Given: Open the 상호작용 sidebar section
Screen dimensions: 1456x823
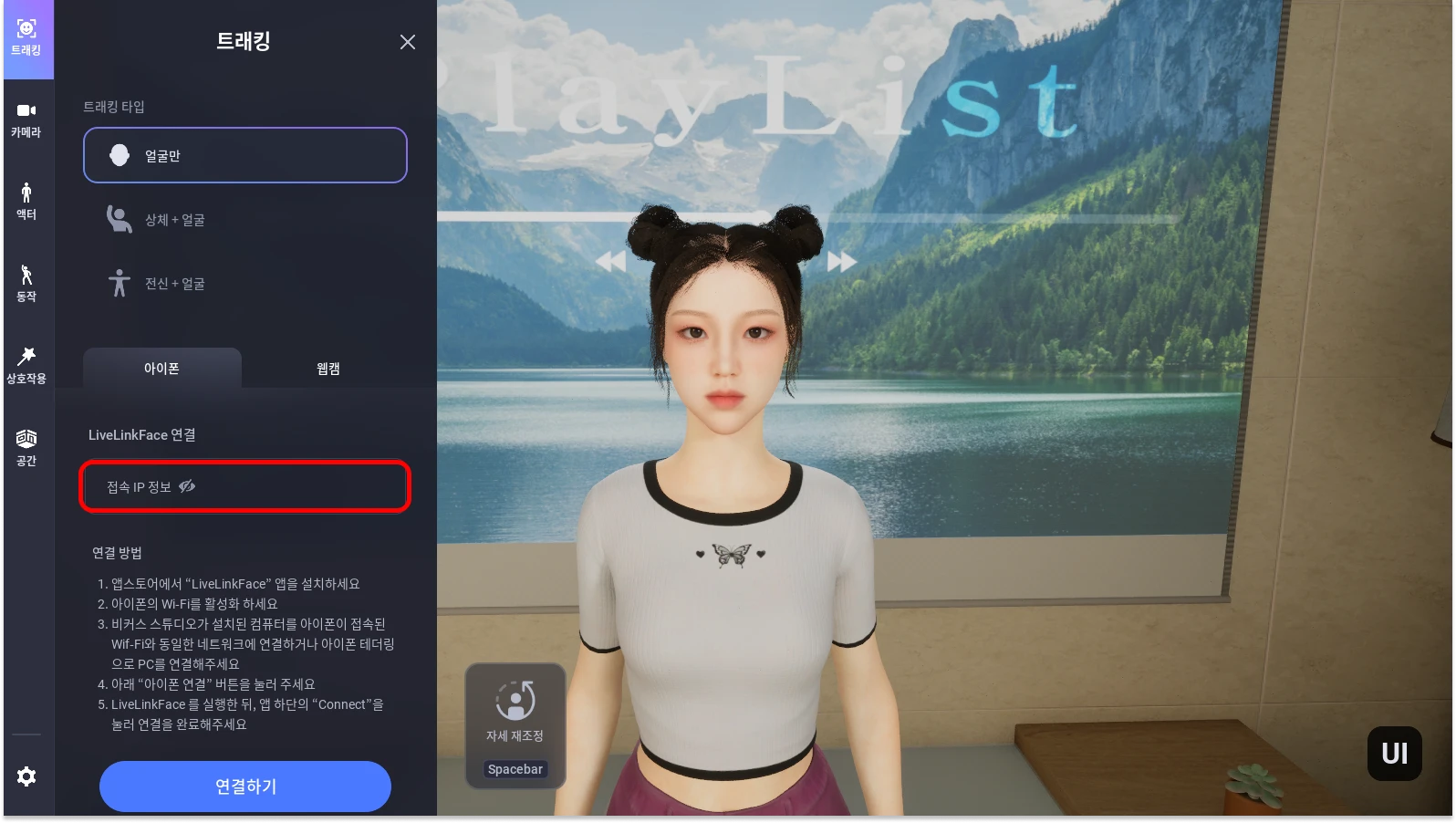Looking at the screenshot, I should (x=26, y=366).
